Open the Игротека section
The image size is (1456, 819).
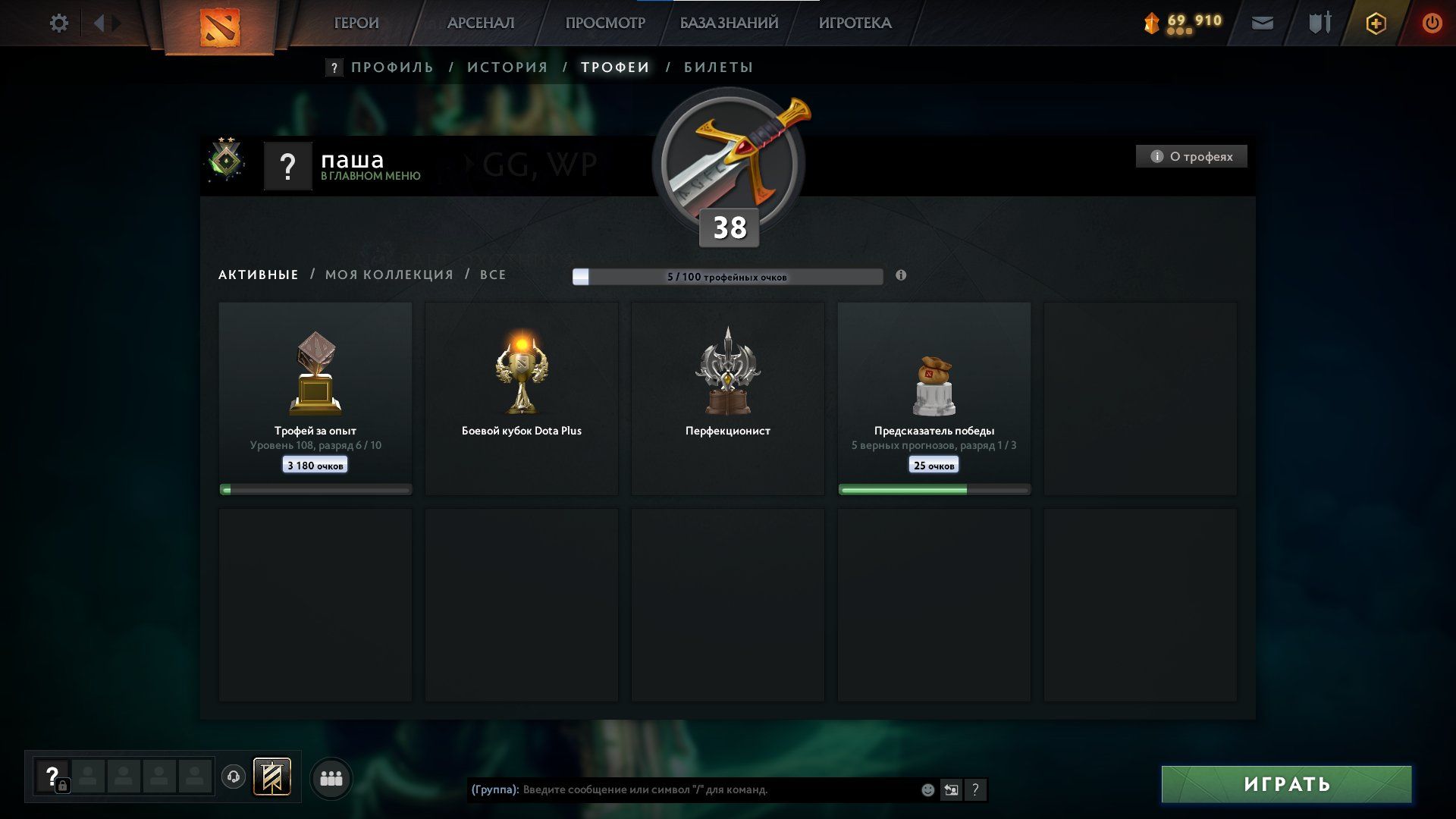855,24
